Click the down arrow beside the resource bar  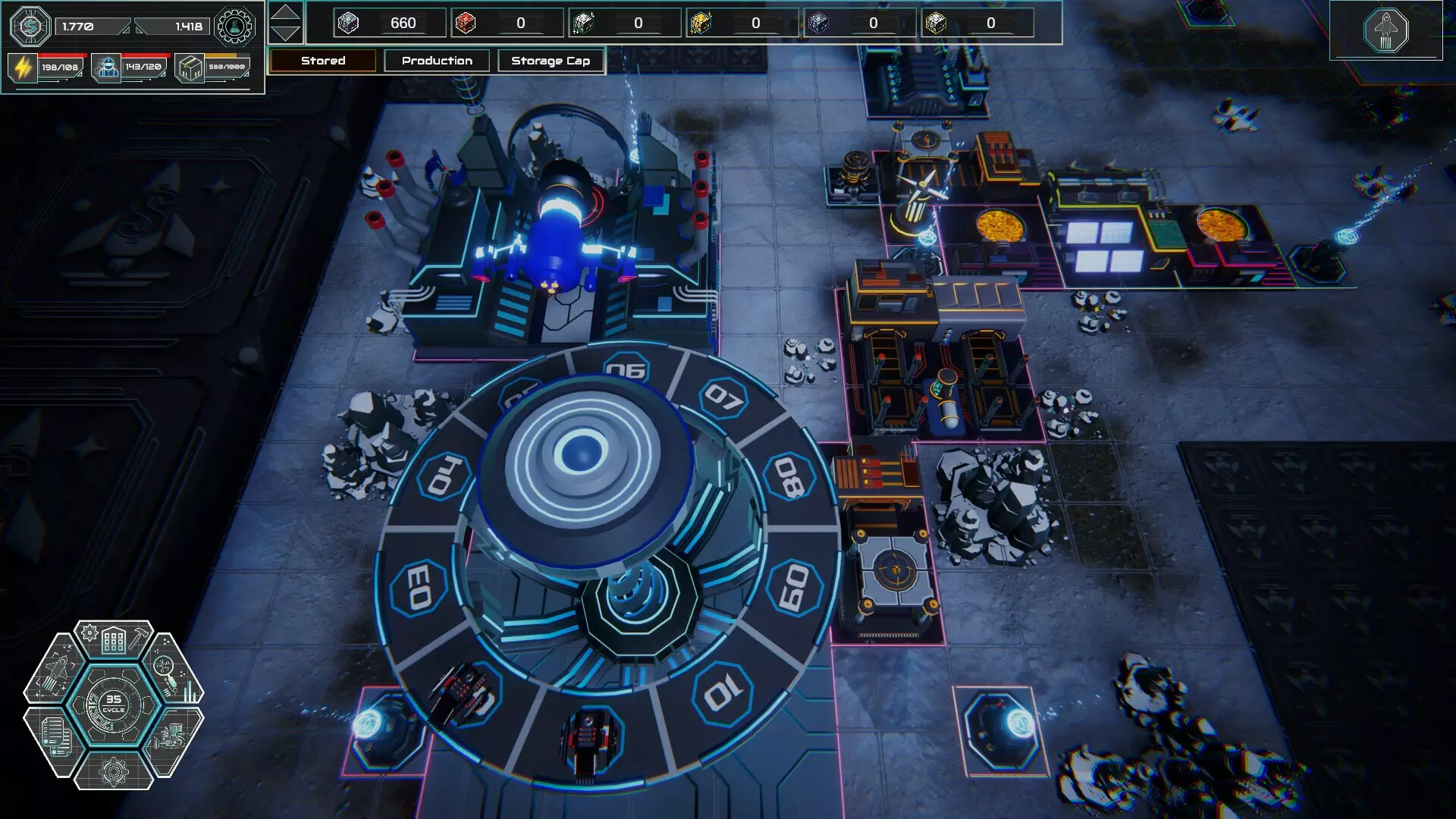[x=285, y=33]
